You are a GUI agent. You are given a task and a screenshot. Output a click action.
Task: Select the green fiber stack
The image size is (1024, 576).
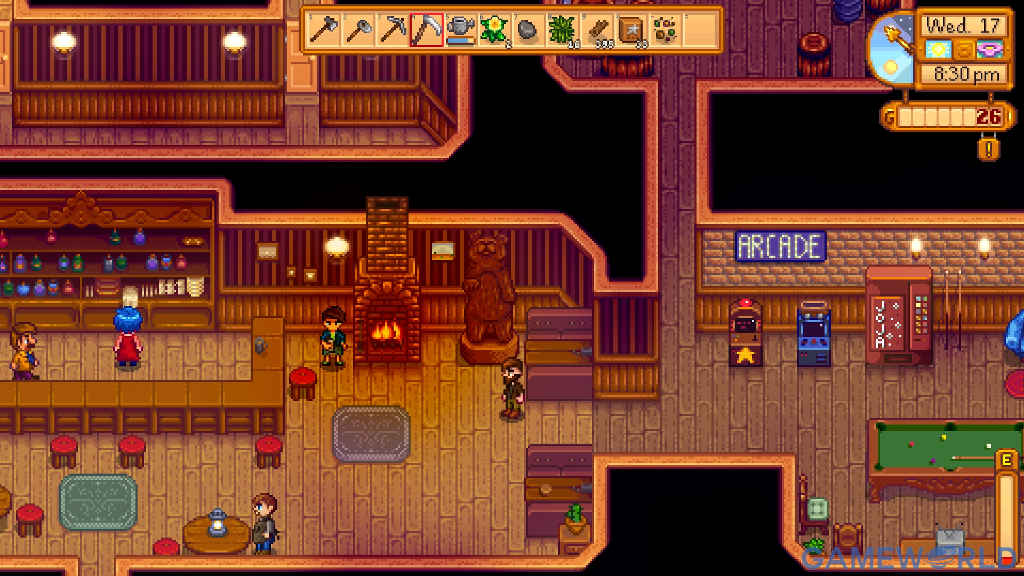[x=563, y=29]
